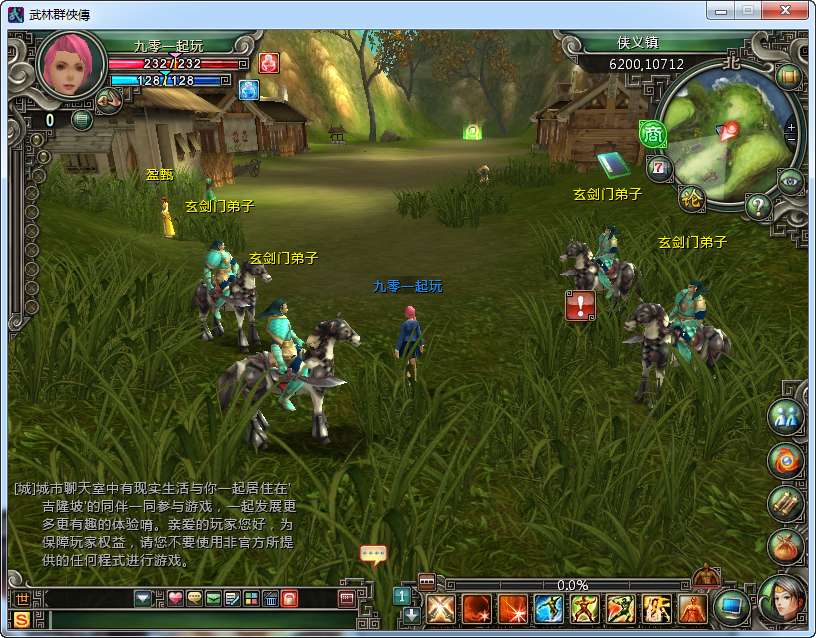Zoom in the minimap with the plus button
This screenshot has height=638, width=816.
(791, 127)
